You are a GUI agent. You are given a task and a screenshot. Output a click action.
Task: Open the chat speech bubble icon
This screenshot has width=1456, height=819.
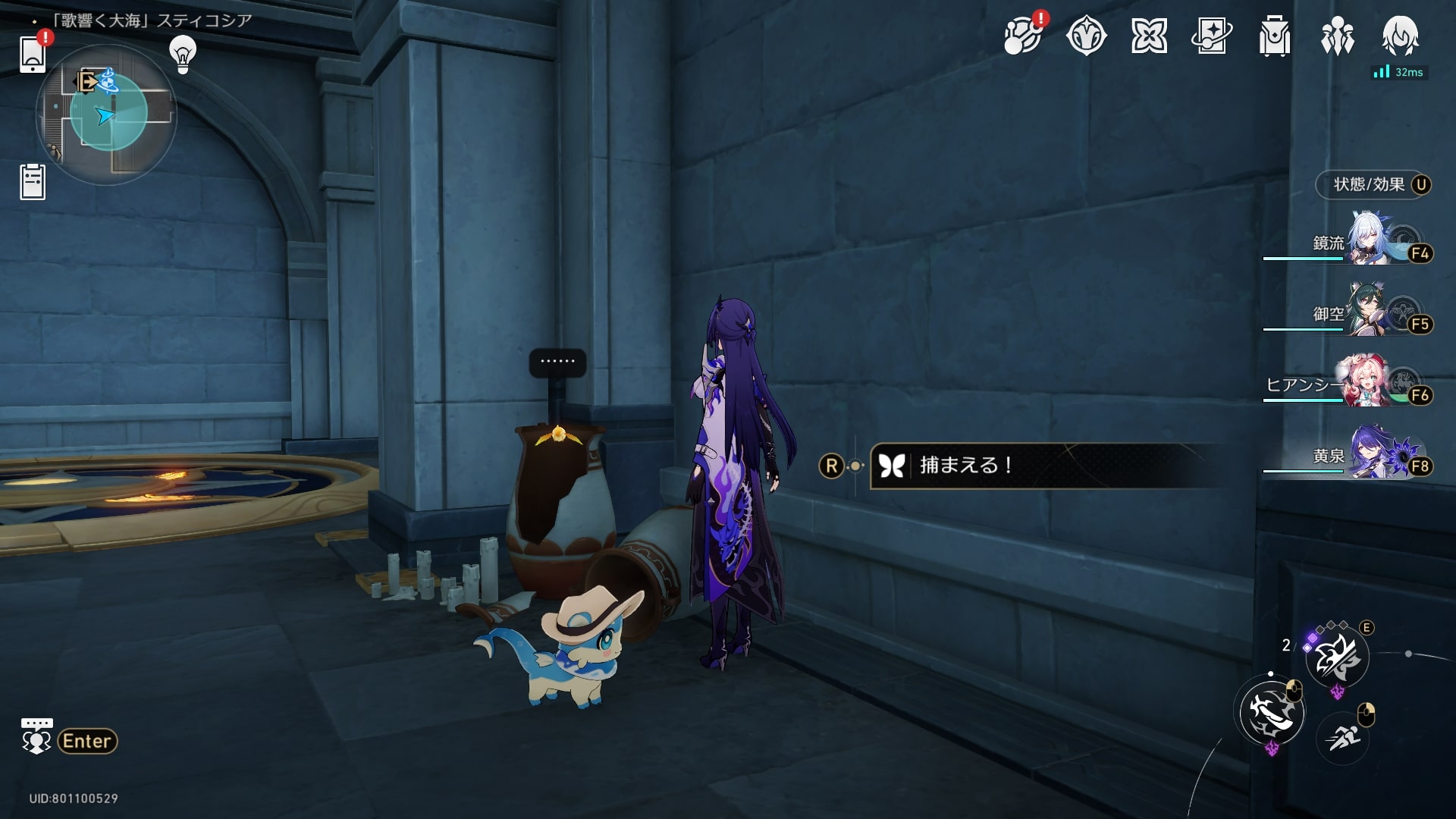tap(36, 736)
